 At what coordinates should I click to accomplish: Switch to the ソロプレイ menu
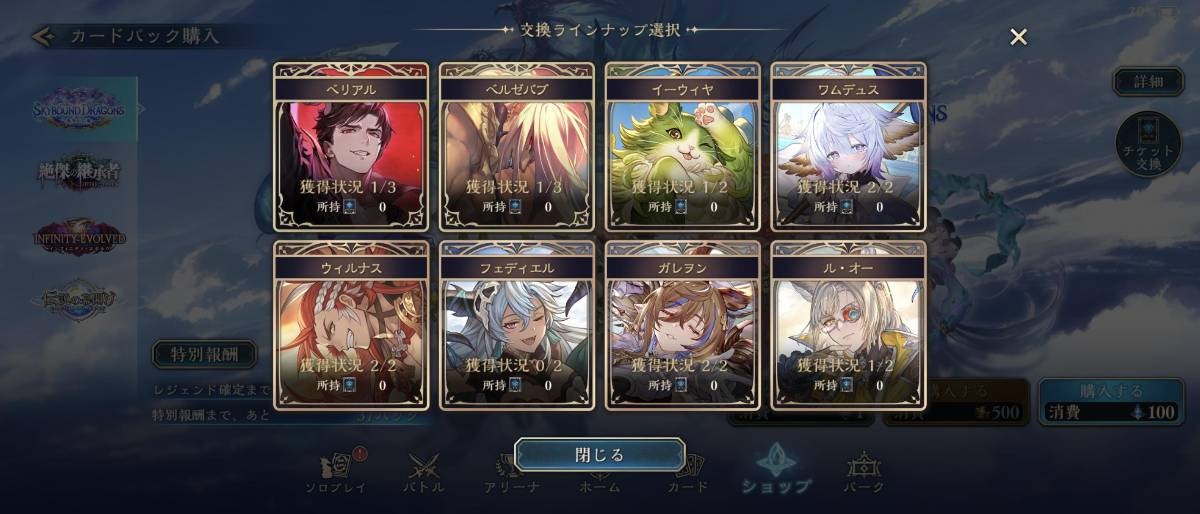coord(335,474)
